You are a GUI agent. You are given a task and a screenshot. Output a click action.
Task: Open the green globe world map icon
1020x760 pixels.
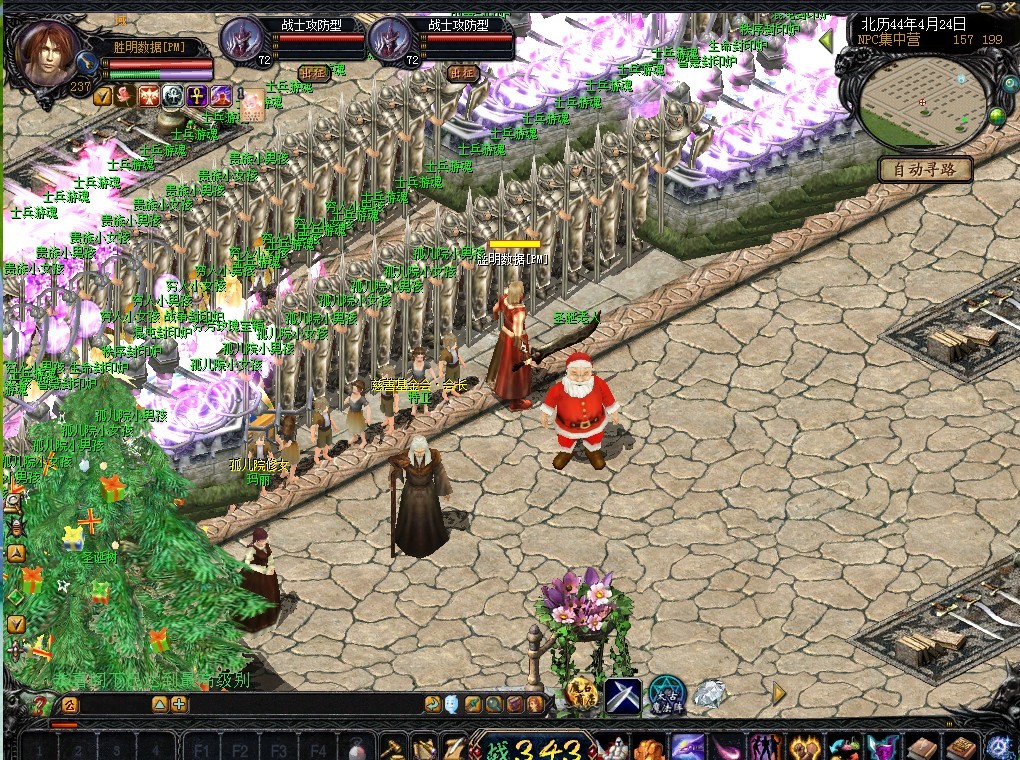click(x=997, y=117)
